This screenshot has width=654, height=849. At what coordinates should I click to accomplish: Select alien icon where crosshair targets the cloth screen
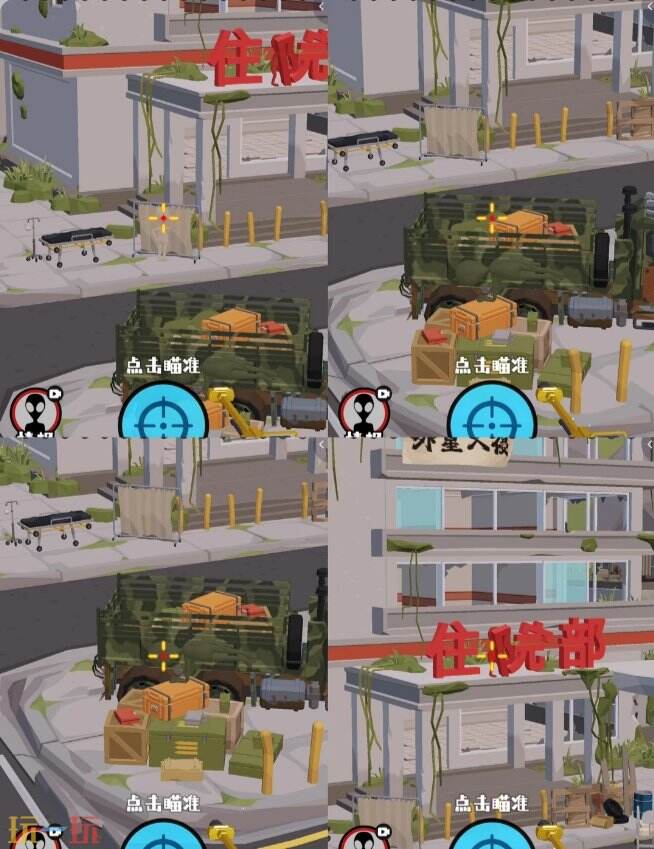click(36, 412)
